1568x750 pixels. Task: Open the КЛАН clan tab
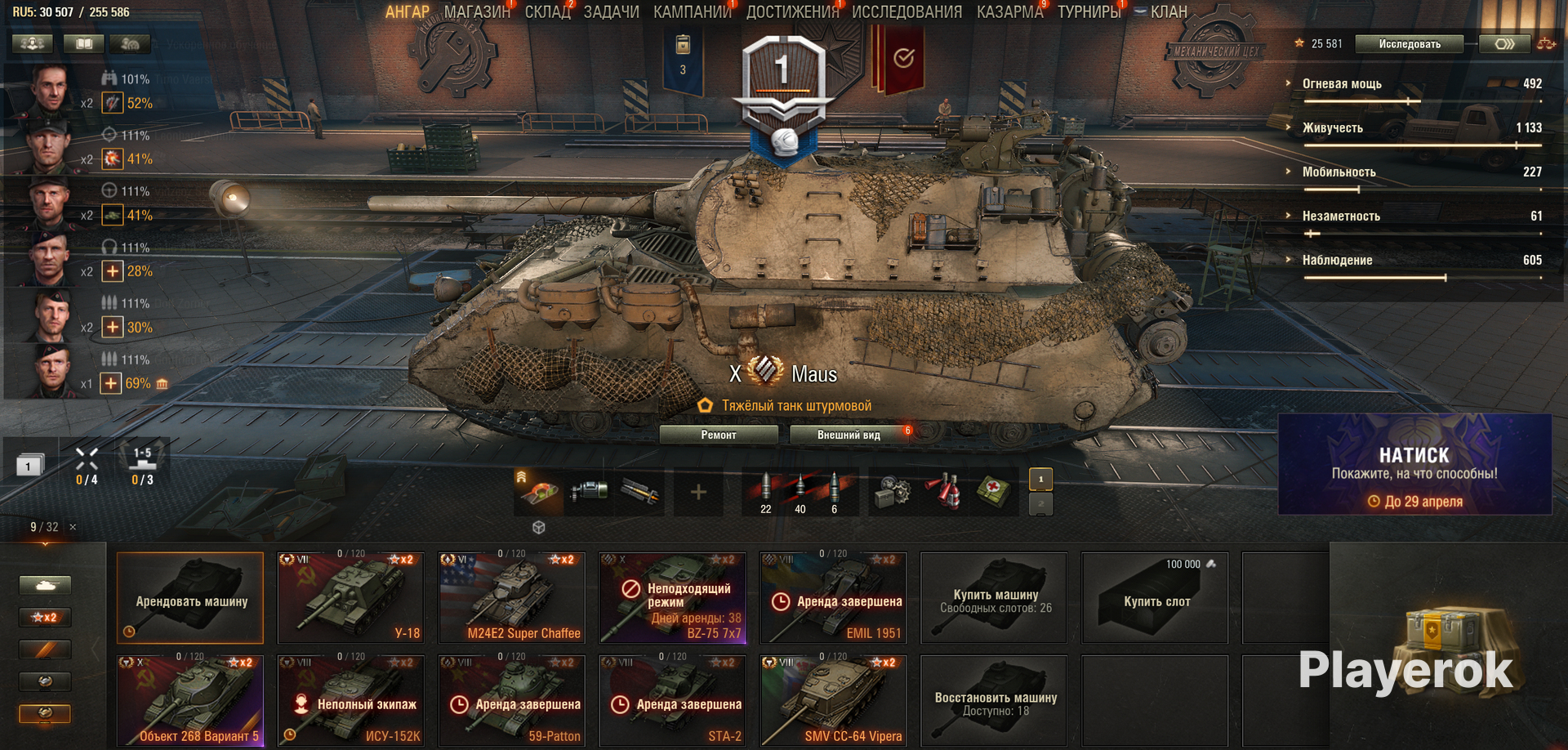pos(1168,12)
